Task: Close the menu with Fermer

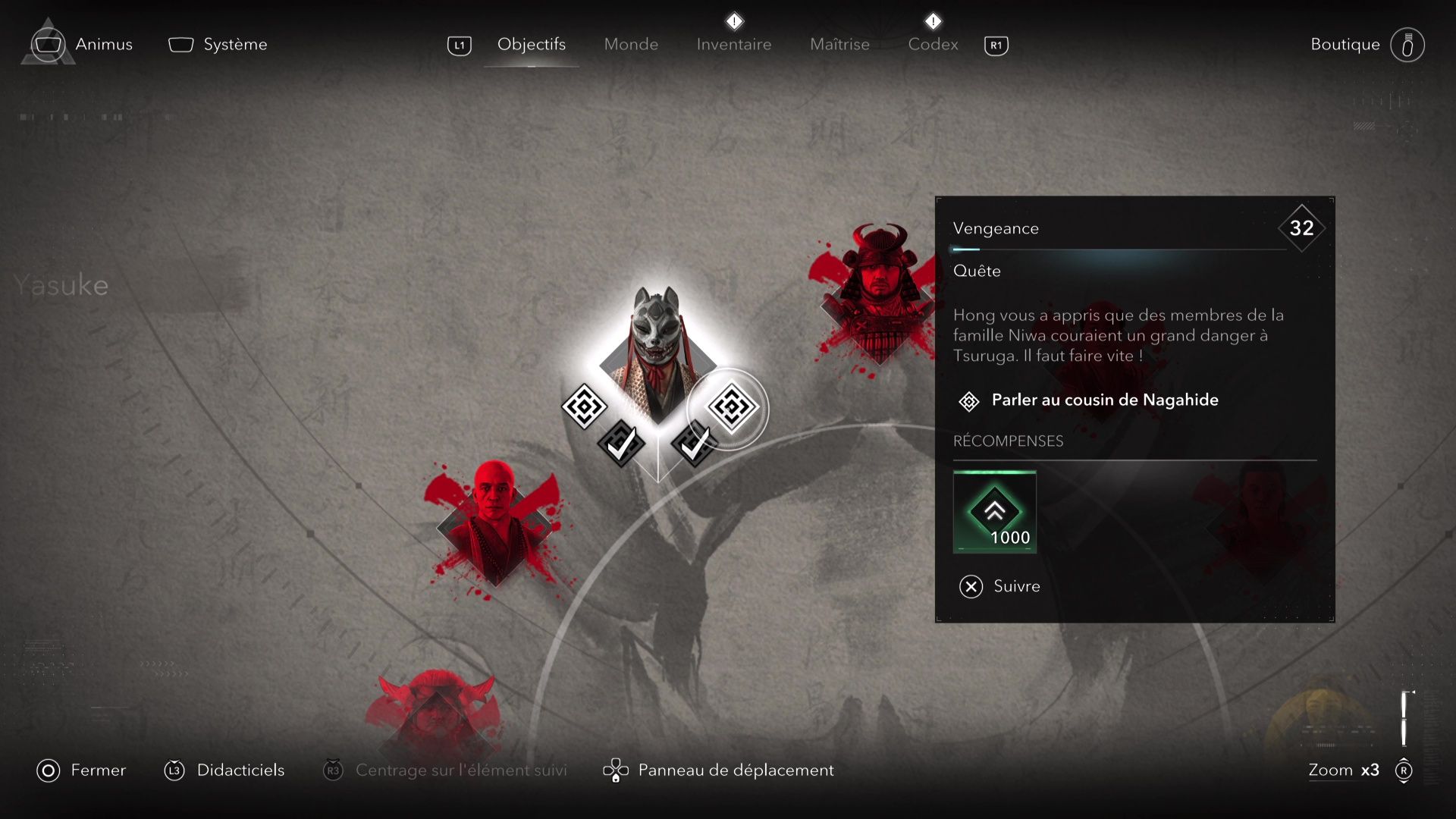Action: [x=82, y=770]
